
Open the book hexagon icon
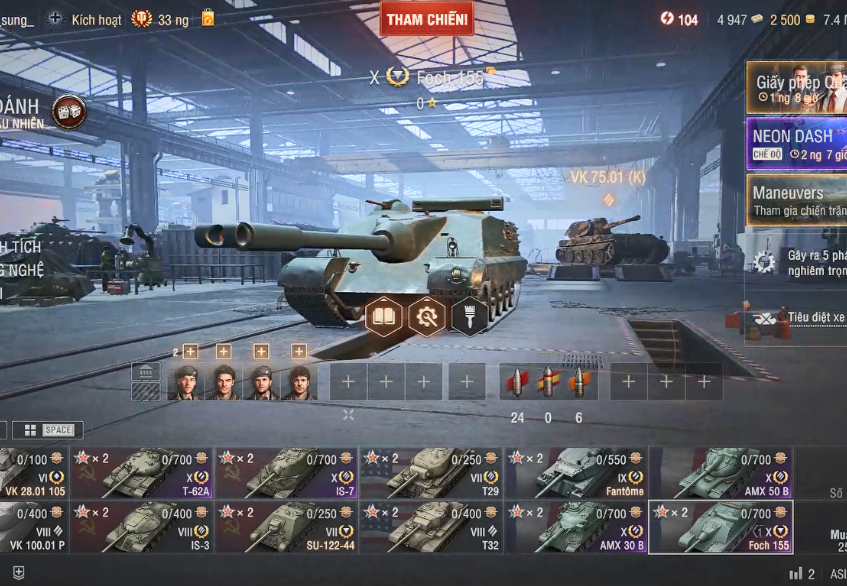384,317
